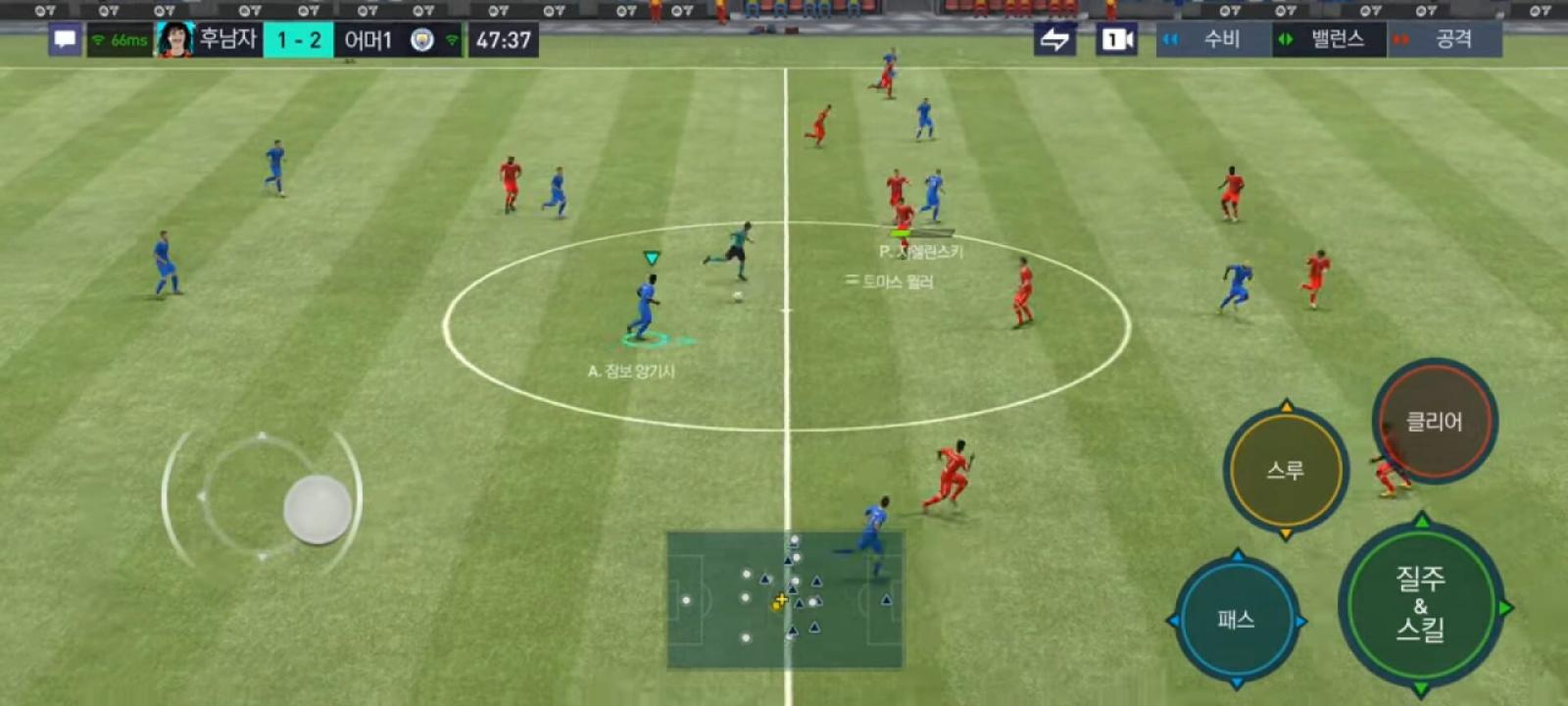Select the 수비 defensive tactic
This screenshot has height=706, width=1568.
click(x=1213, y=40)
